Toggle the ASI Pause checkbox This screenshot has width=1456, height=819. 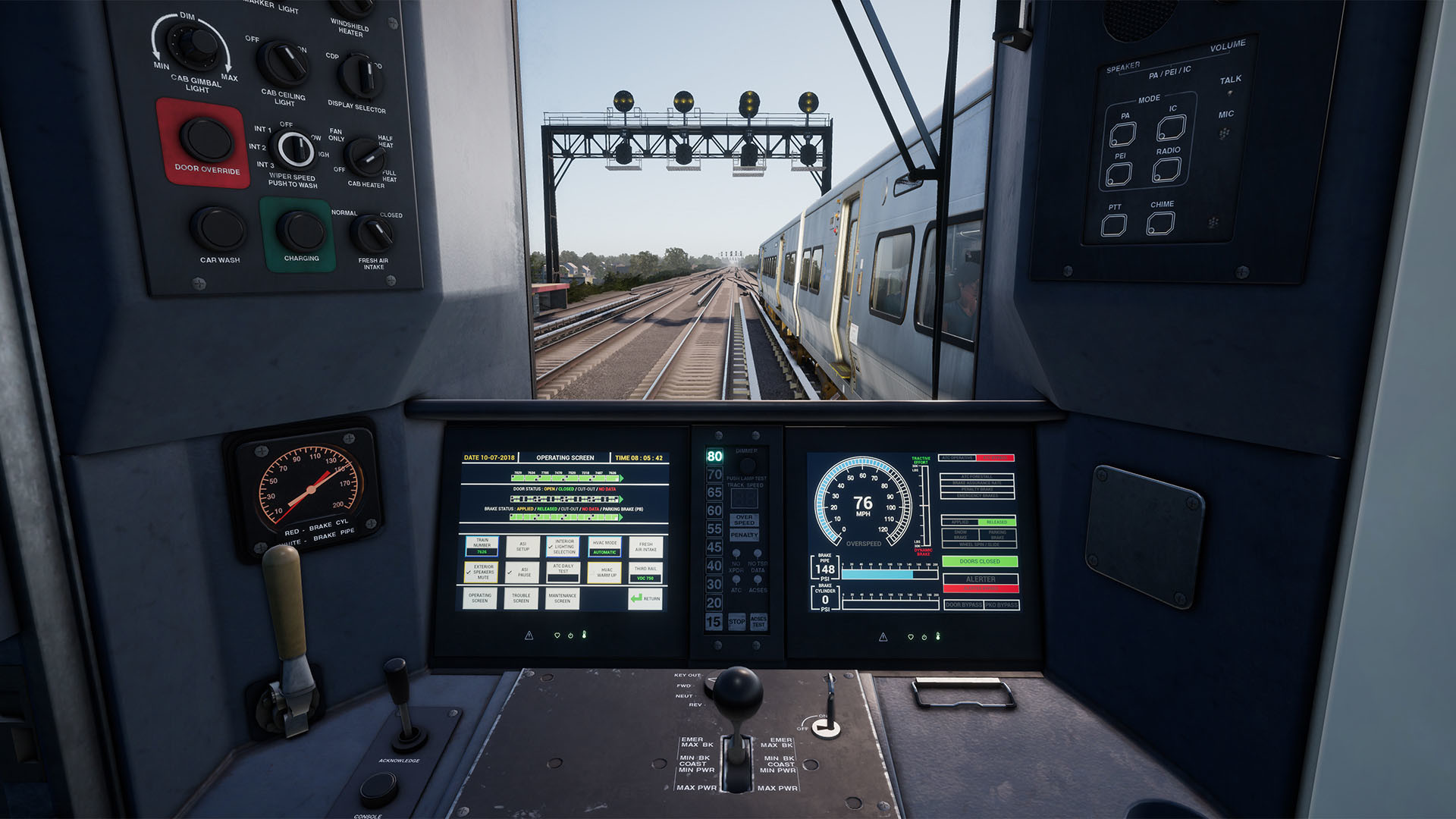[522, 573]
